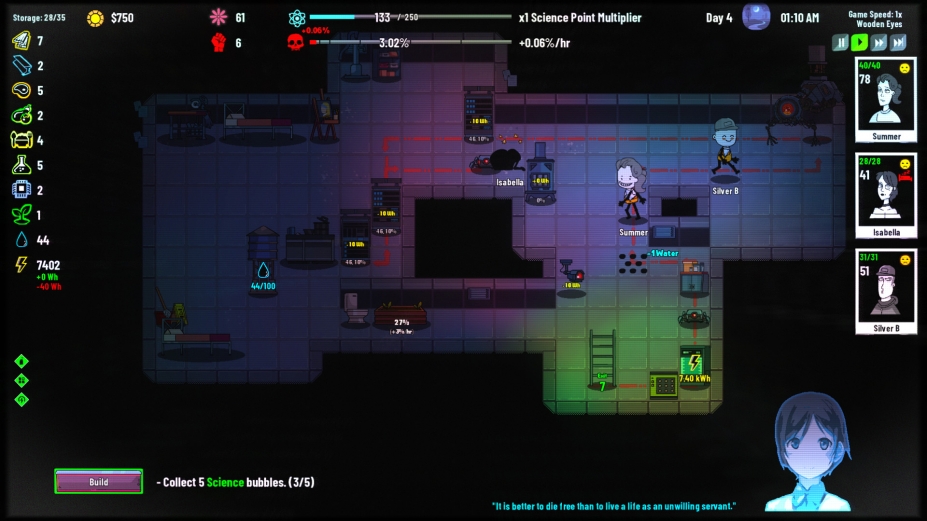Click the microchip resource icon
Image resolution: width=927 pixels, height=521 pixels.
coord(21,190)
